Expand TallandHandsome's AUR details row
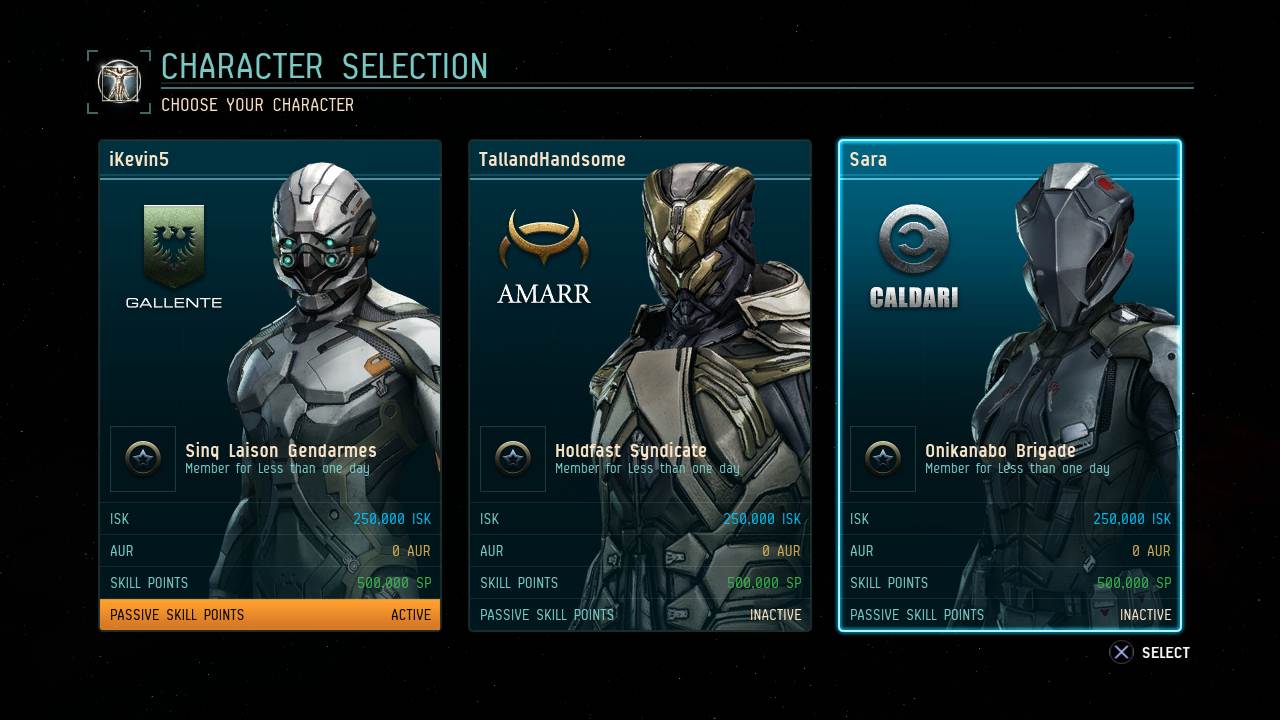The image size is (1280, 720). pyautogui.click(x=640, y=550)
